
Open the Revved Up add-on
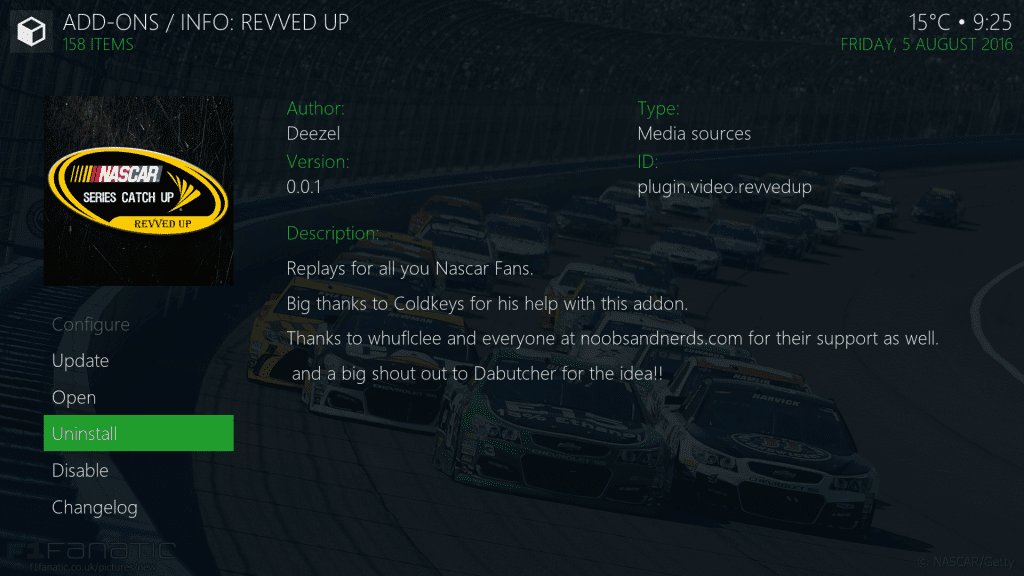click(x=74, y=398)
